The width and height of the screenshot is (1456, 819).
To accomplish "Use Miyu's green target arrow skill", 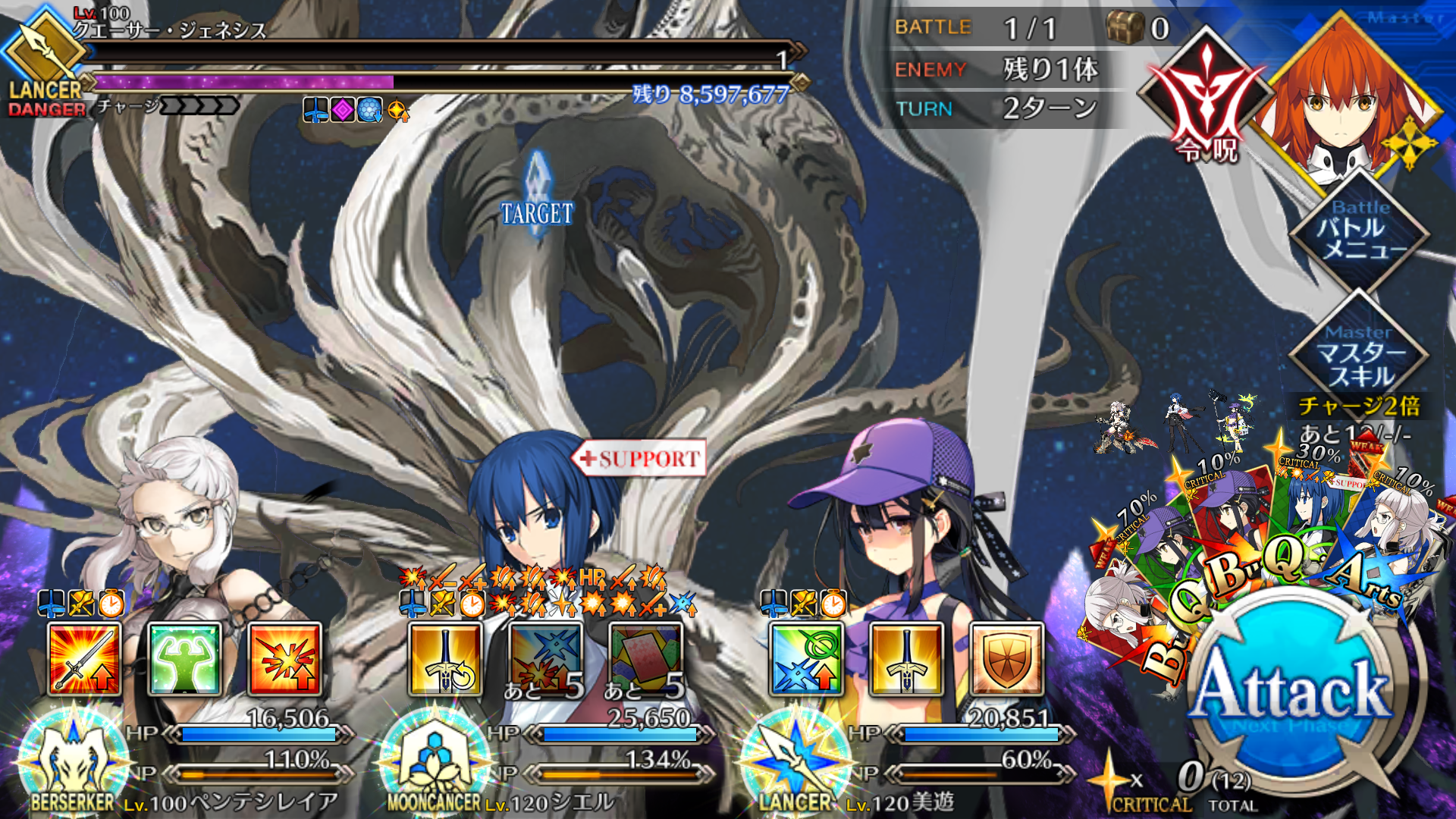I will 806,659.
